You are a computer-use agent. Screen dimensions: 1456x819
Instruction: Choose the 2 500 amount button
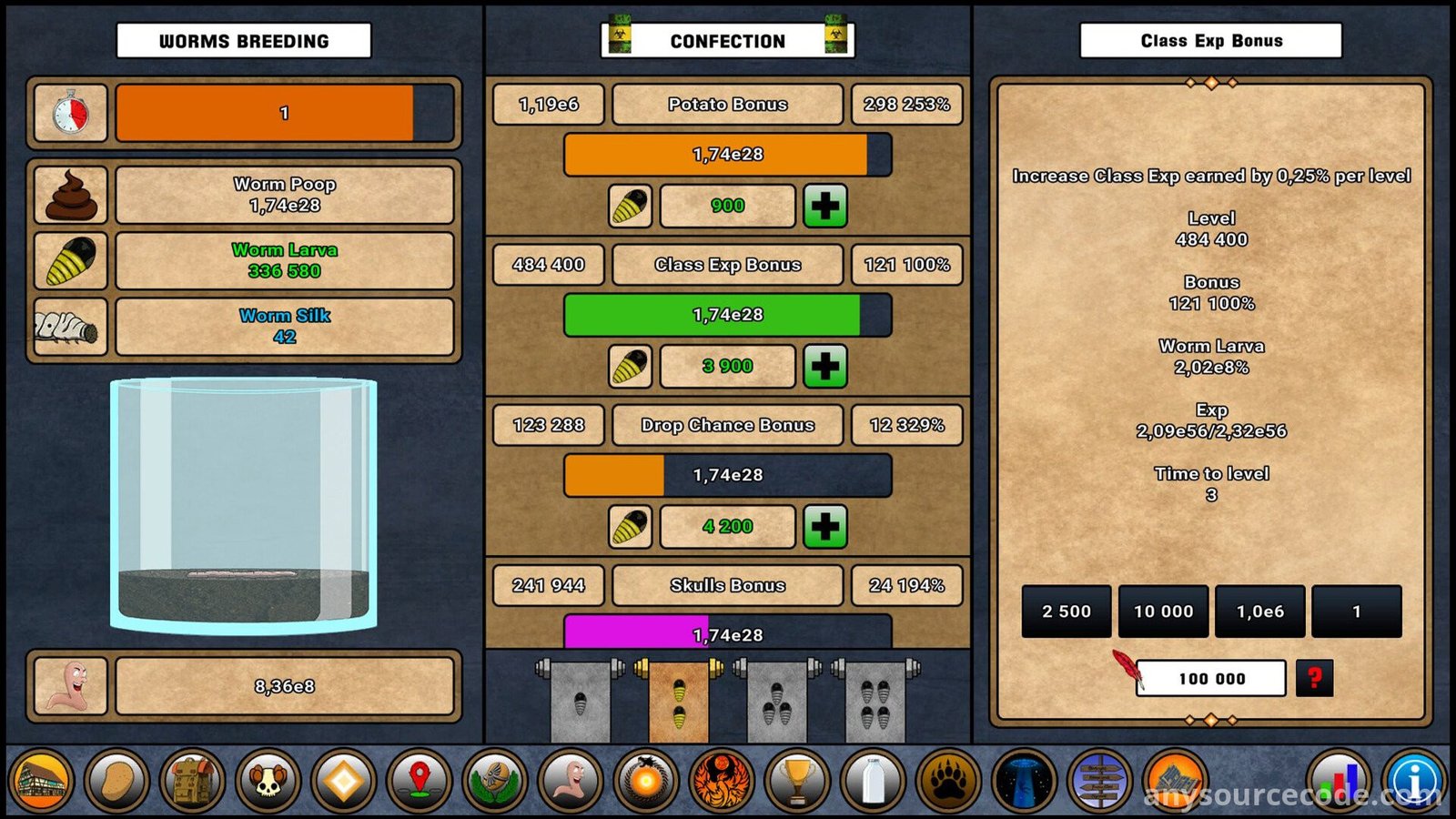pyautogui.click(x=1067, y=612)
